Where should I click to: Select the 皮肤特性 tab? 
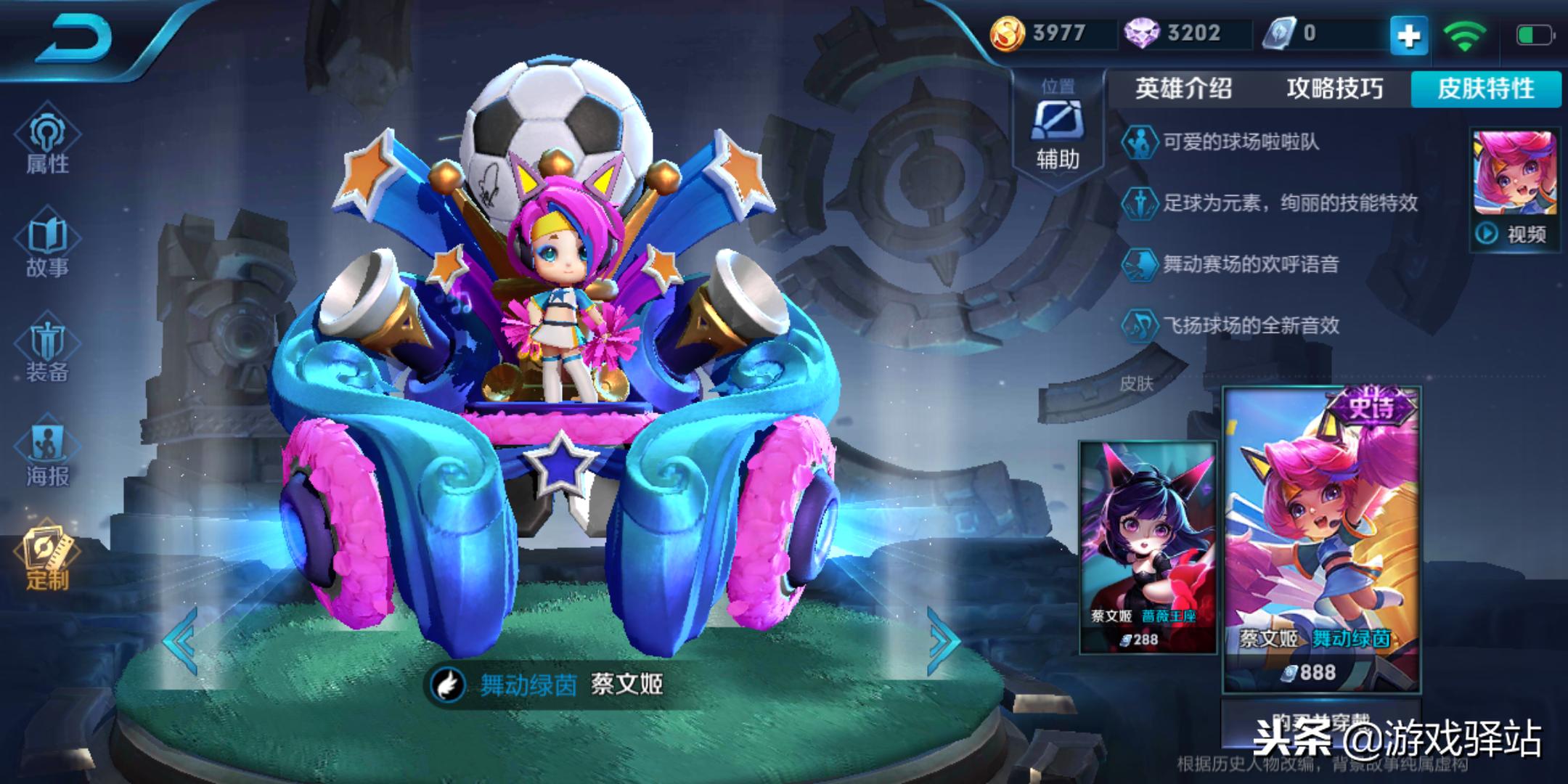pos(1485,89)
